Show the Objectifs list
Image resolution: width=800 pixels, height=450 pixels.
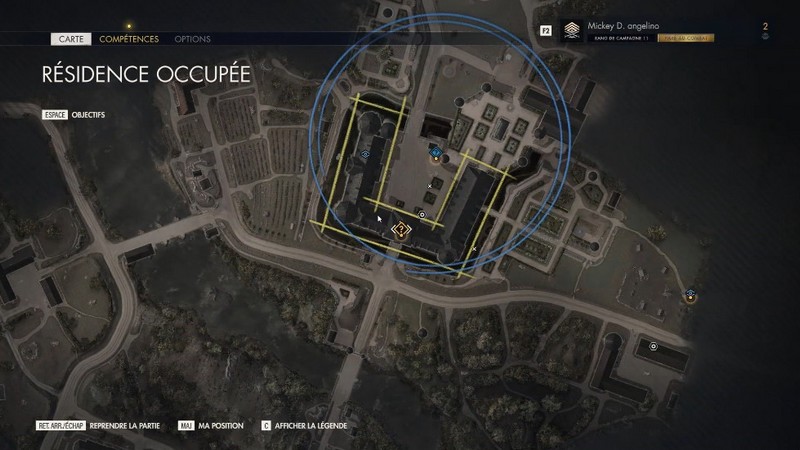(x=88, y=115)
